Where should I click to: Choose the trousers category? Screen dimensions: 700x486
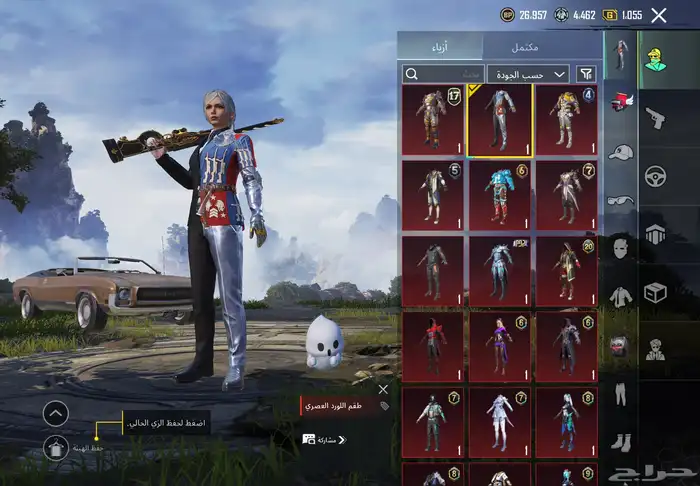pos(621,393)
